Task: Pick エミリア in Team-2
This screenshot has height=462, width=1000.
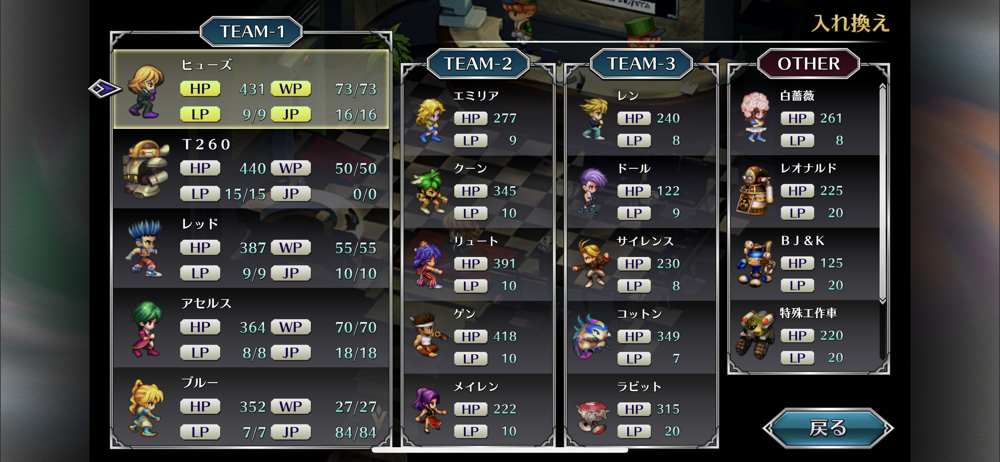Action: click(478, 117)
